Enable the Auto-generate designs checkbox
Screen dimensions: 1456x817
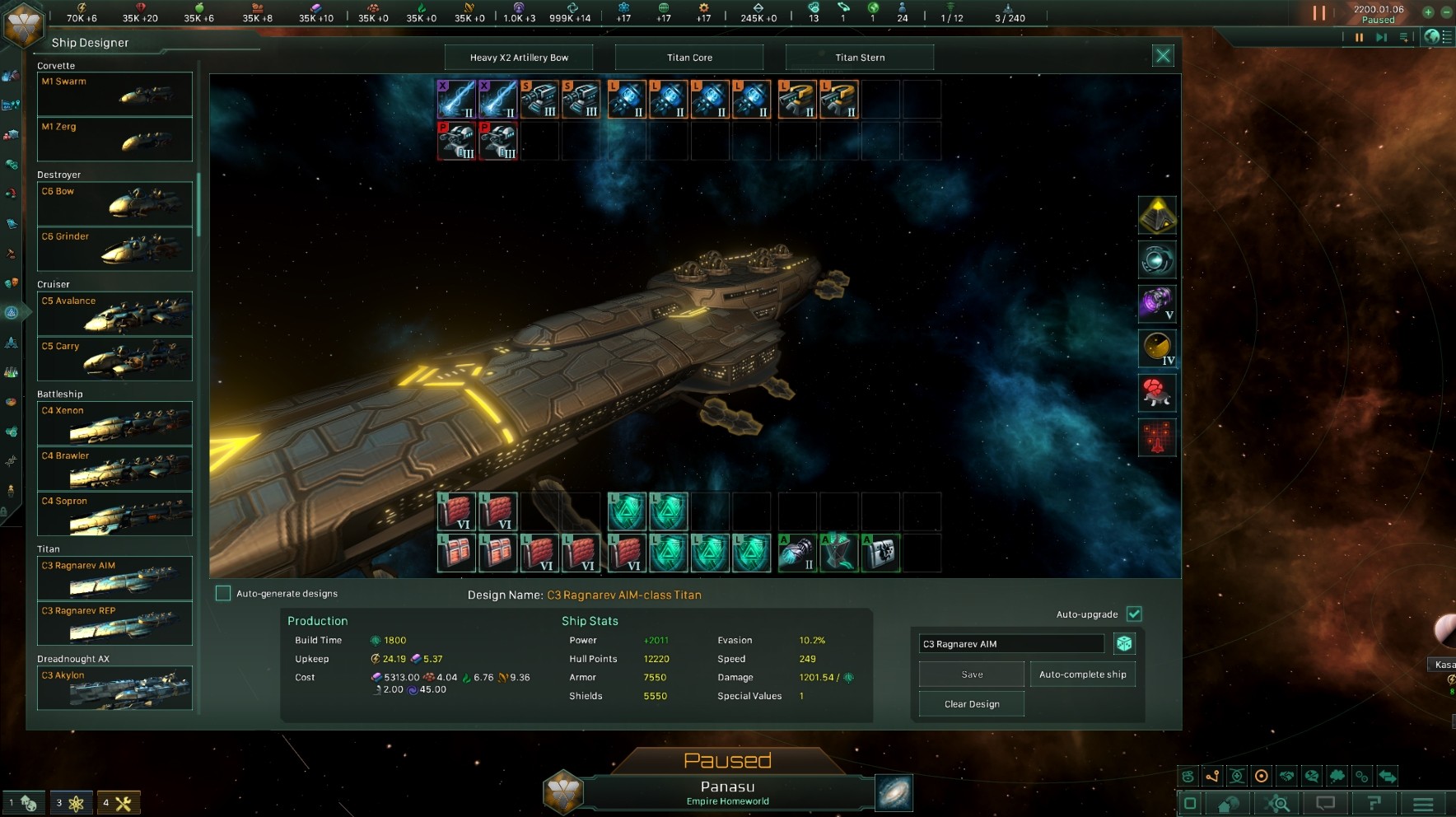[222, 592]
